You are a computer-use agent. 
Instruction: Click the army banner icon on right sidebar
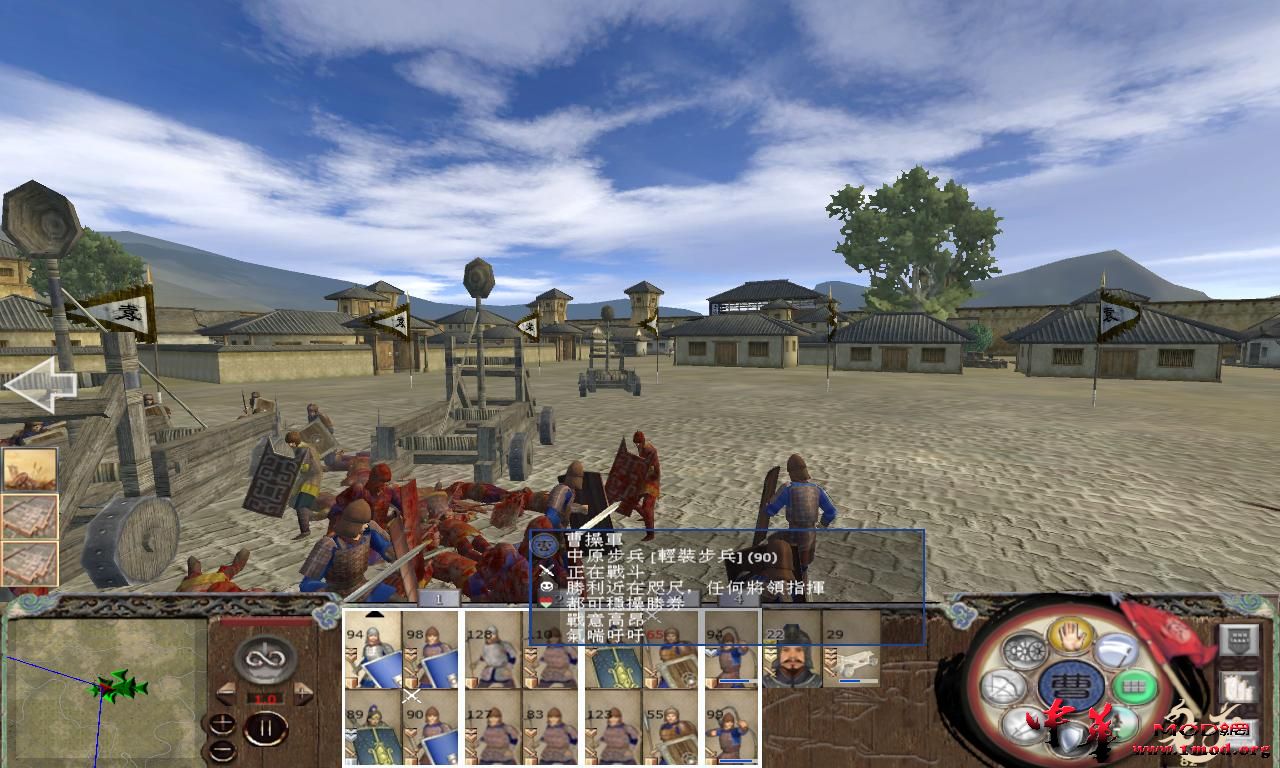pos(1239,639)
